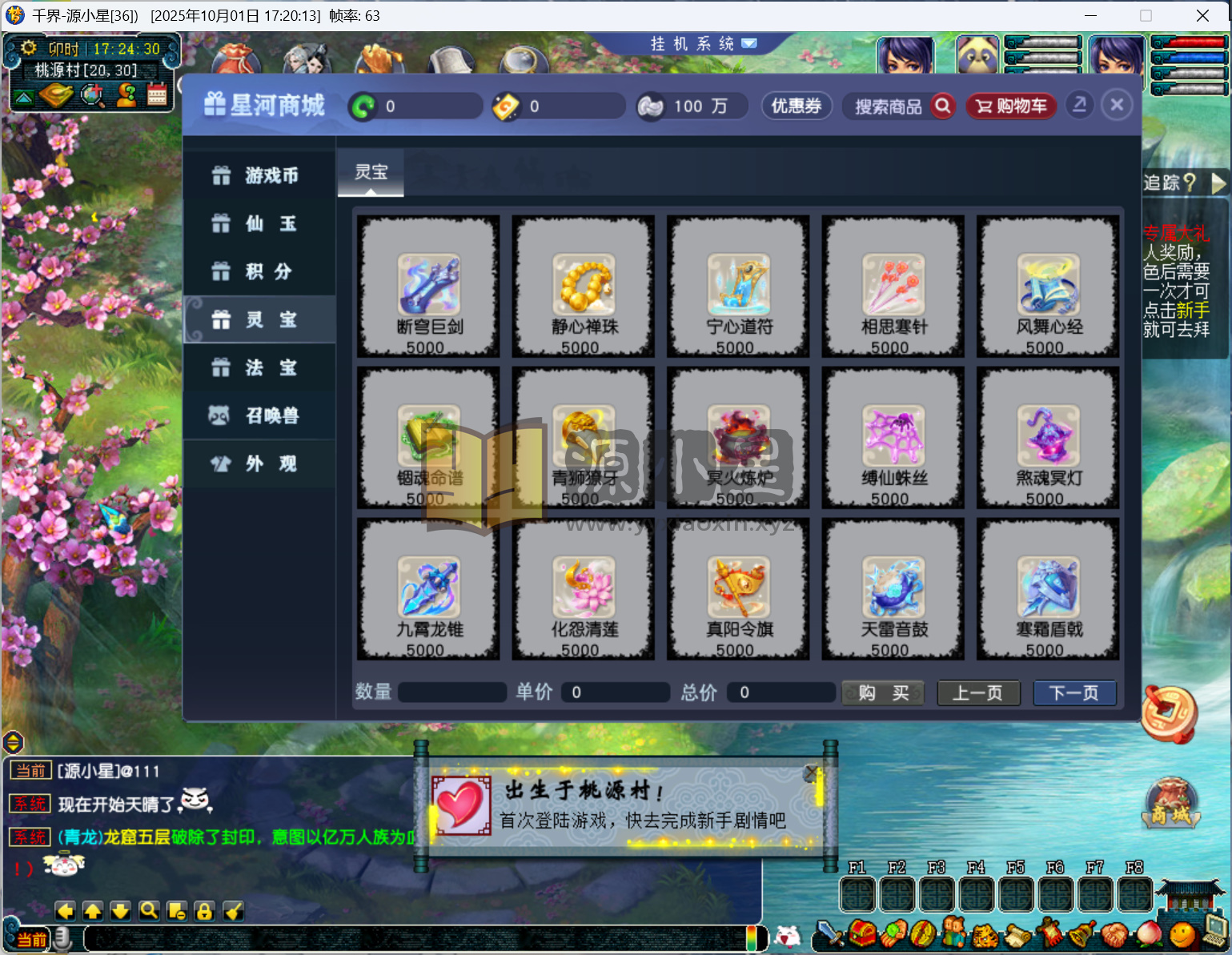Click the 数量 quantity input field

pos(451,692)
